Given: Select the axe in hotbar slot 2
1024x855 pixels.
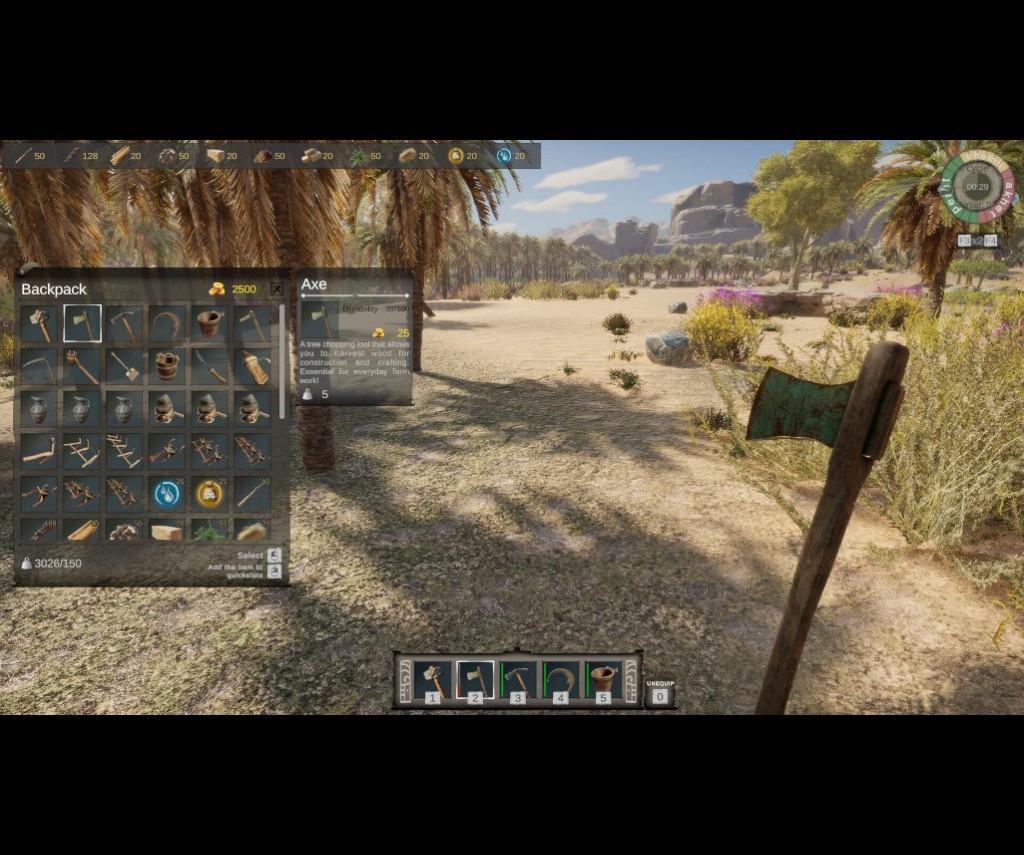Looking at the screenshot, I should click(x=475, y=680).
